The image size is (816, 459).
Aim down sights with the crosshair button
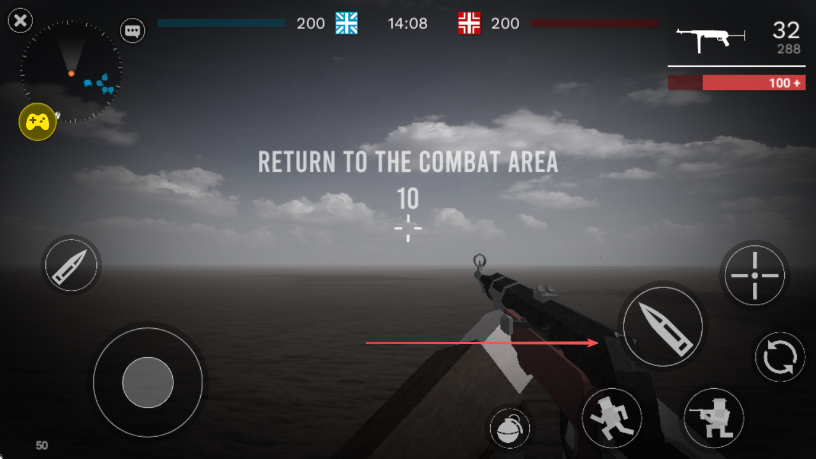(x=754, y=274)
